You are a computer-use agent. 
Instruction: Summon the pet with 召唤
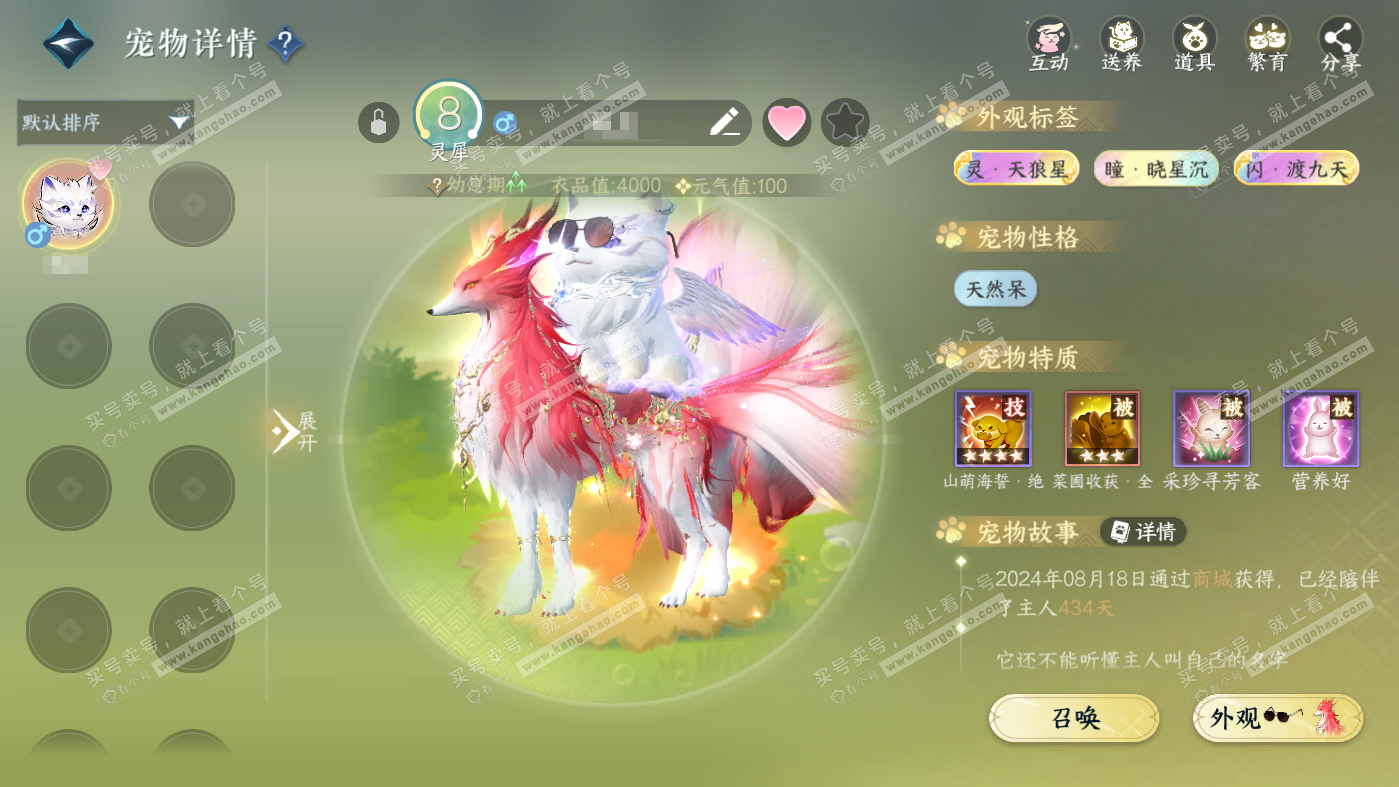pyautogui.click(x=1074, y=718)
